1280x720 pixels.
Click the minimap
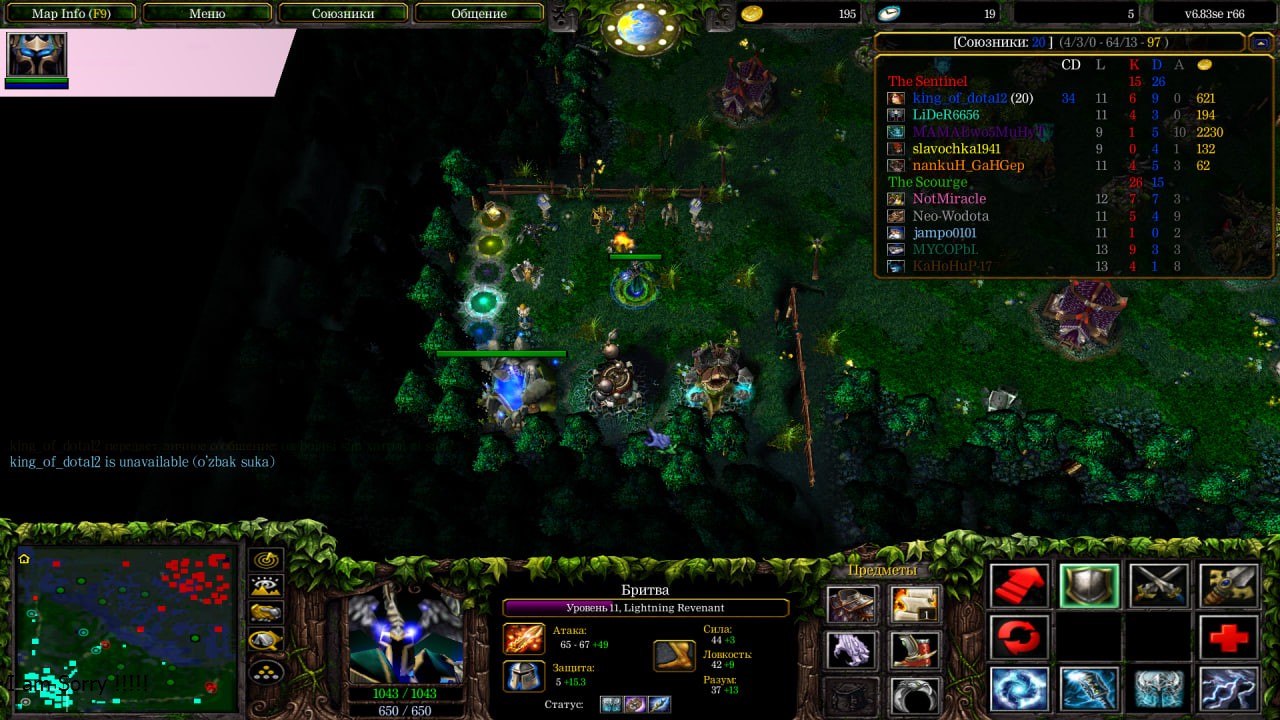126,628
